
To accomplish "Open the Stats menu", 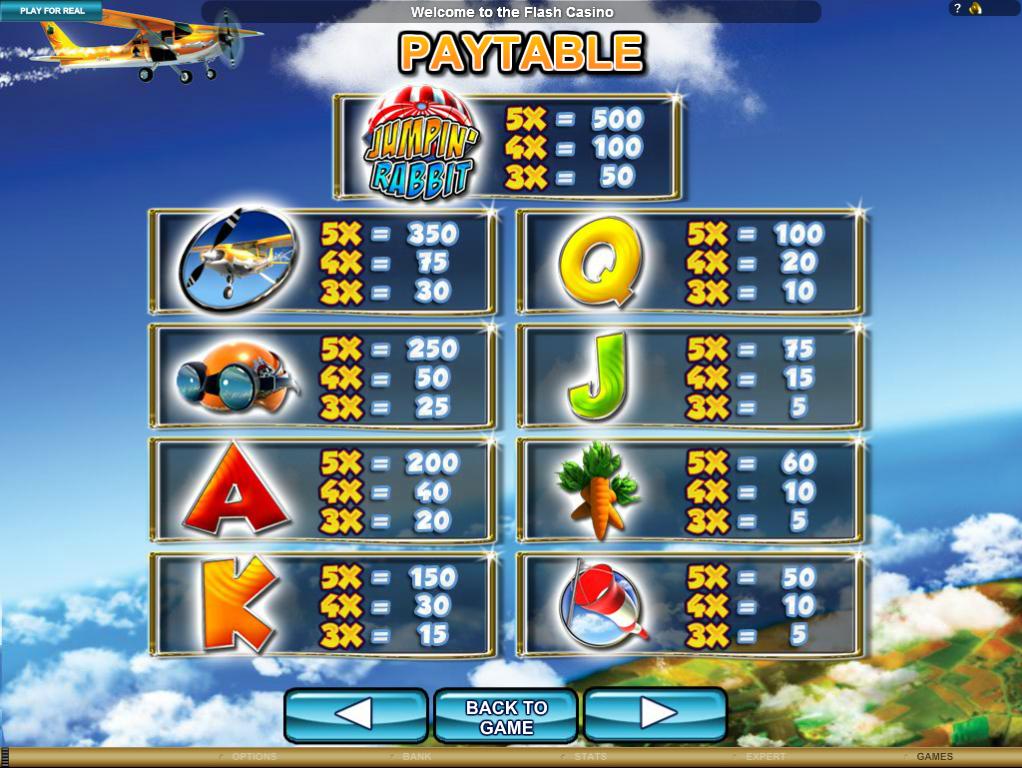I will [590, 757].
